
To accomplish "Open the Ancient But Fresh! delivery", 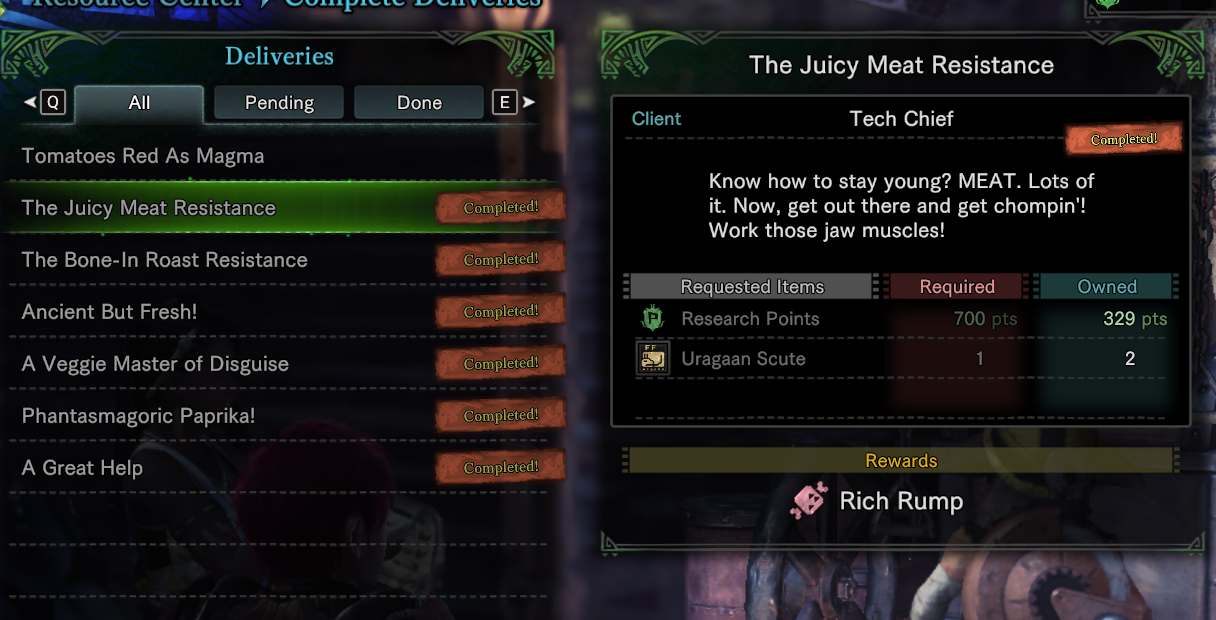I will click(110, 312).
